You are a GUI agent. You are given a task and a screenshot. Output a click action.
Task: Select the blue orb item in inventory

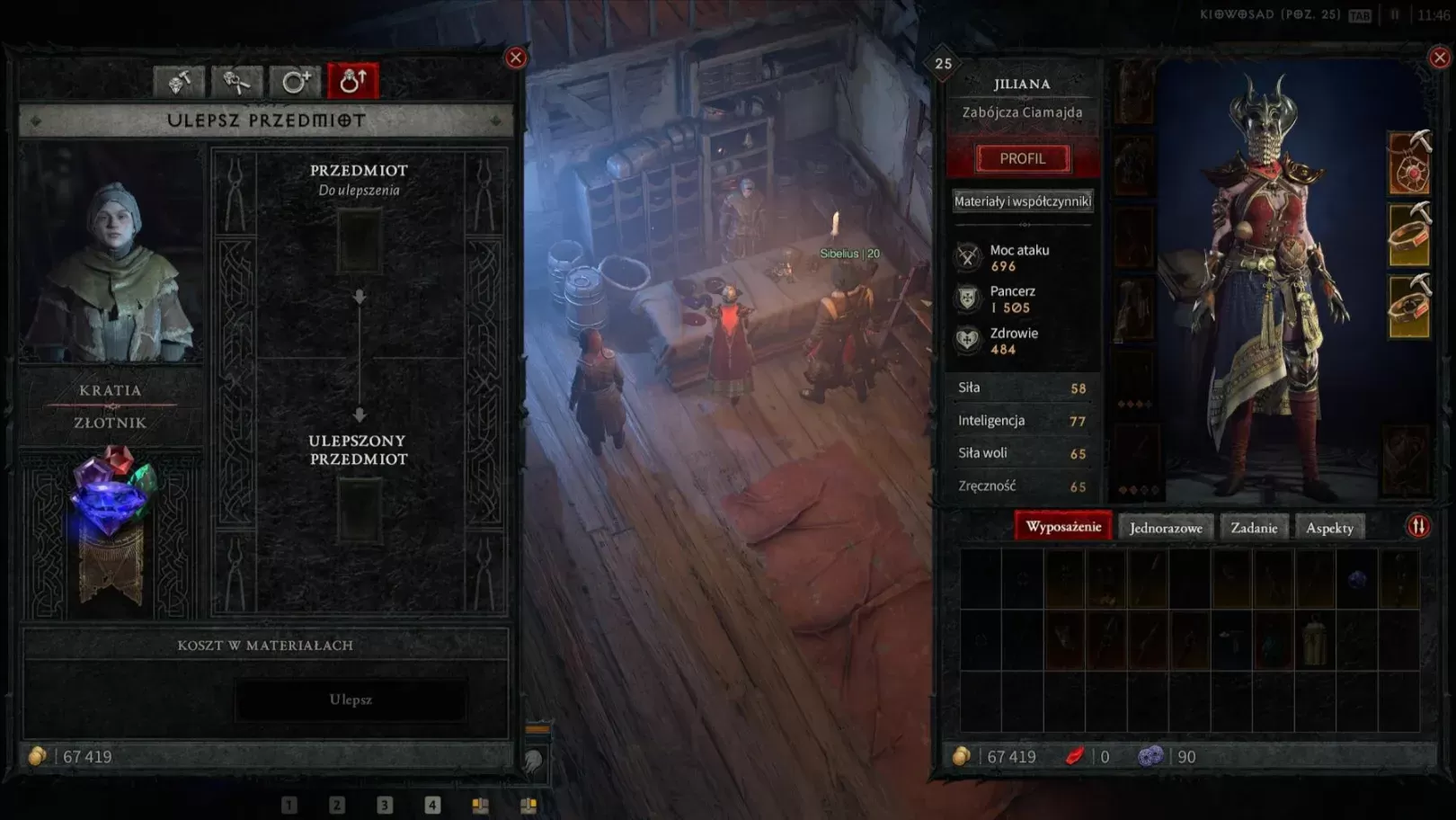pos(1357,579)
